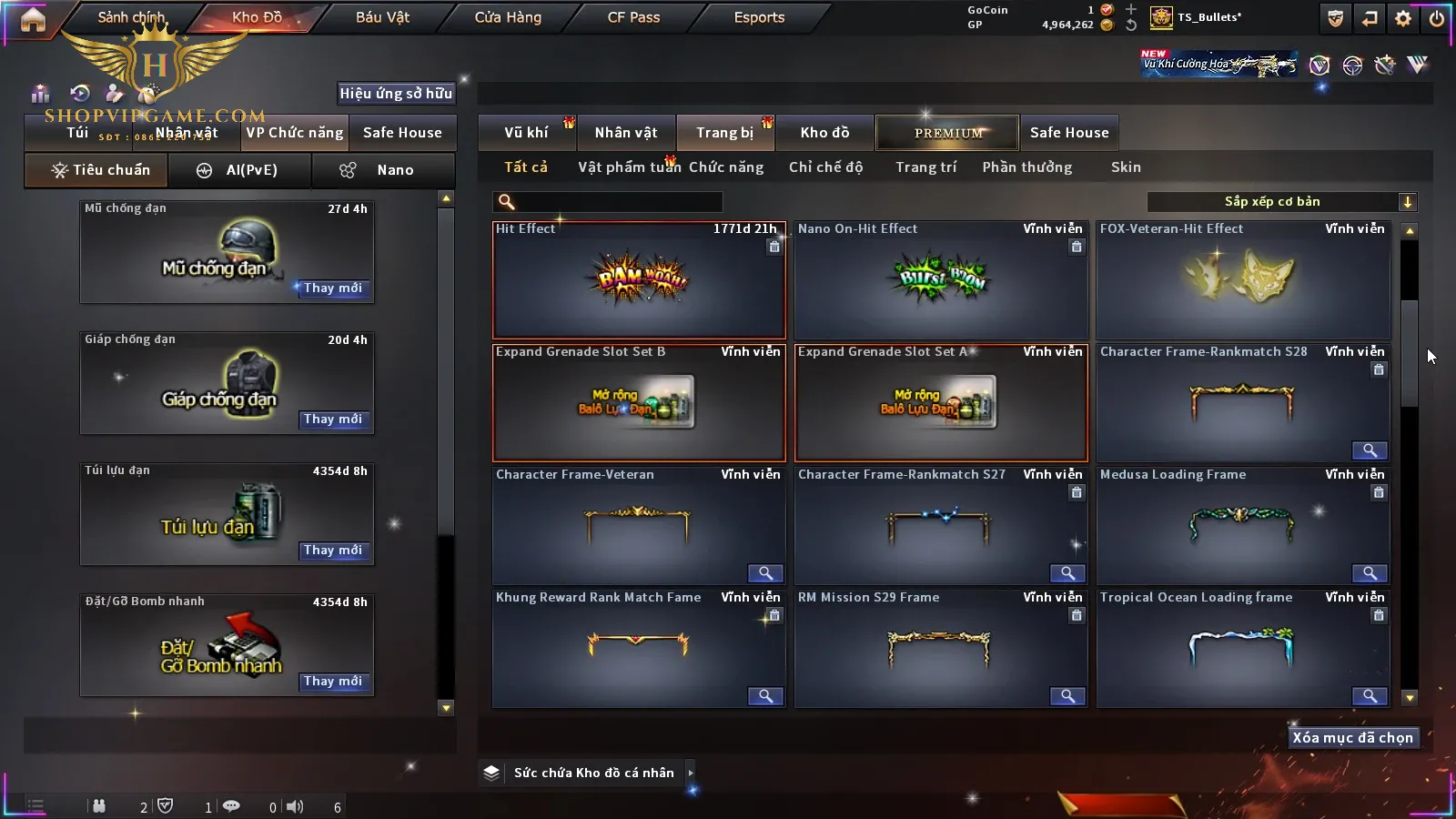1456x819 pixels.
Task: Open the Bảo Vật top menu
Action: click(382, 17)
